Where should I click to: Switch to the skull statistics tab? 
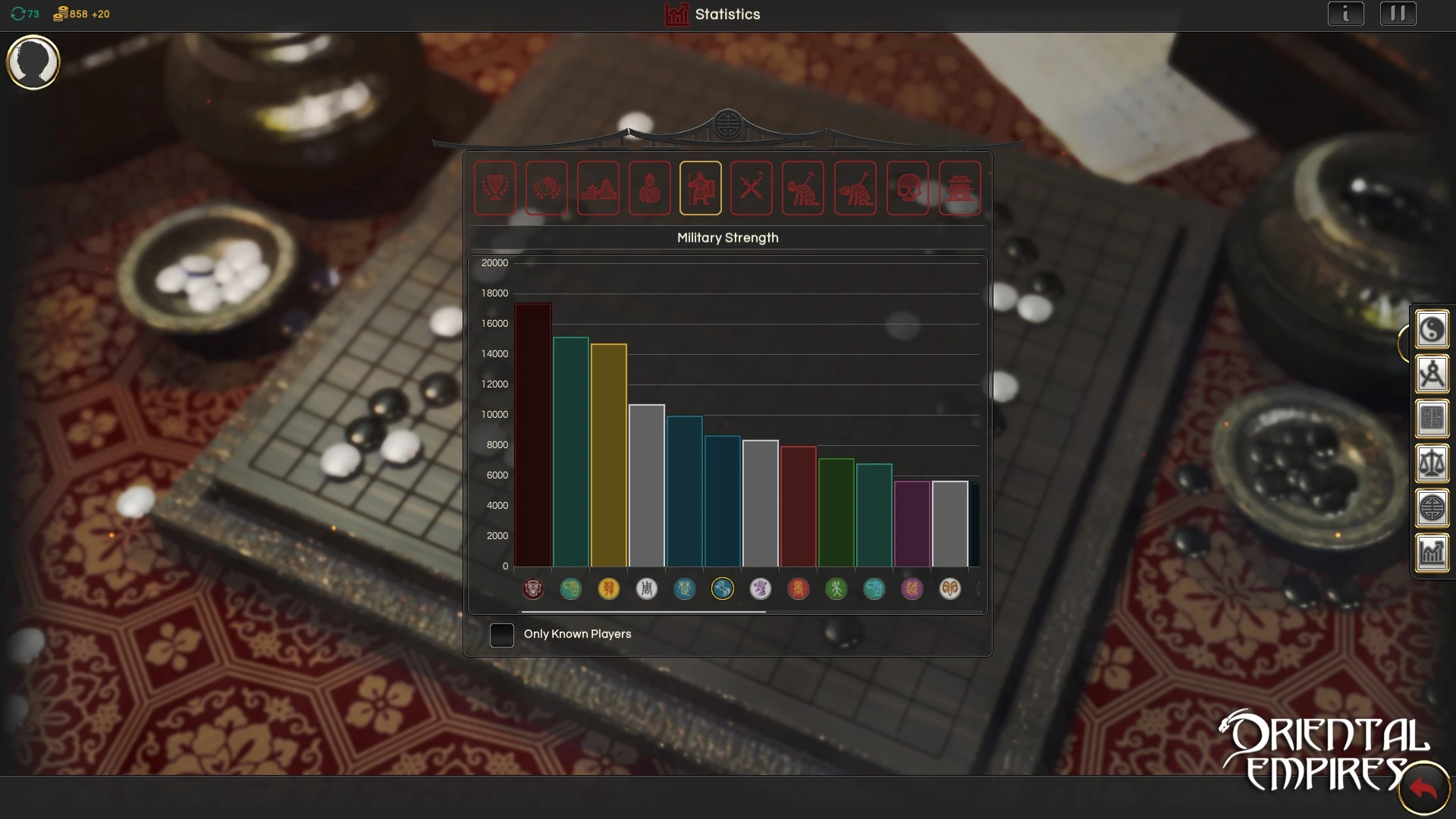pos(907,188)
